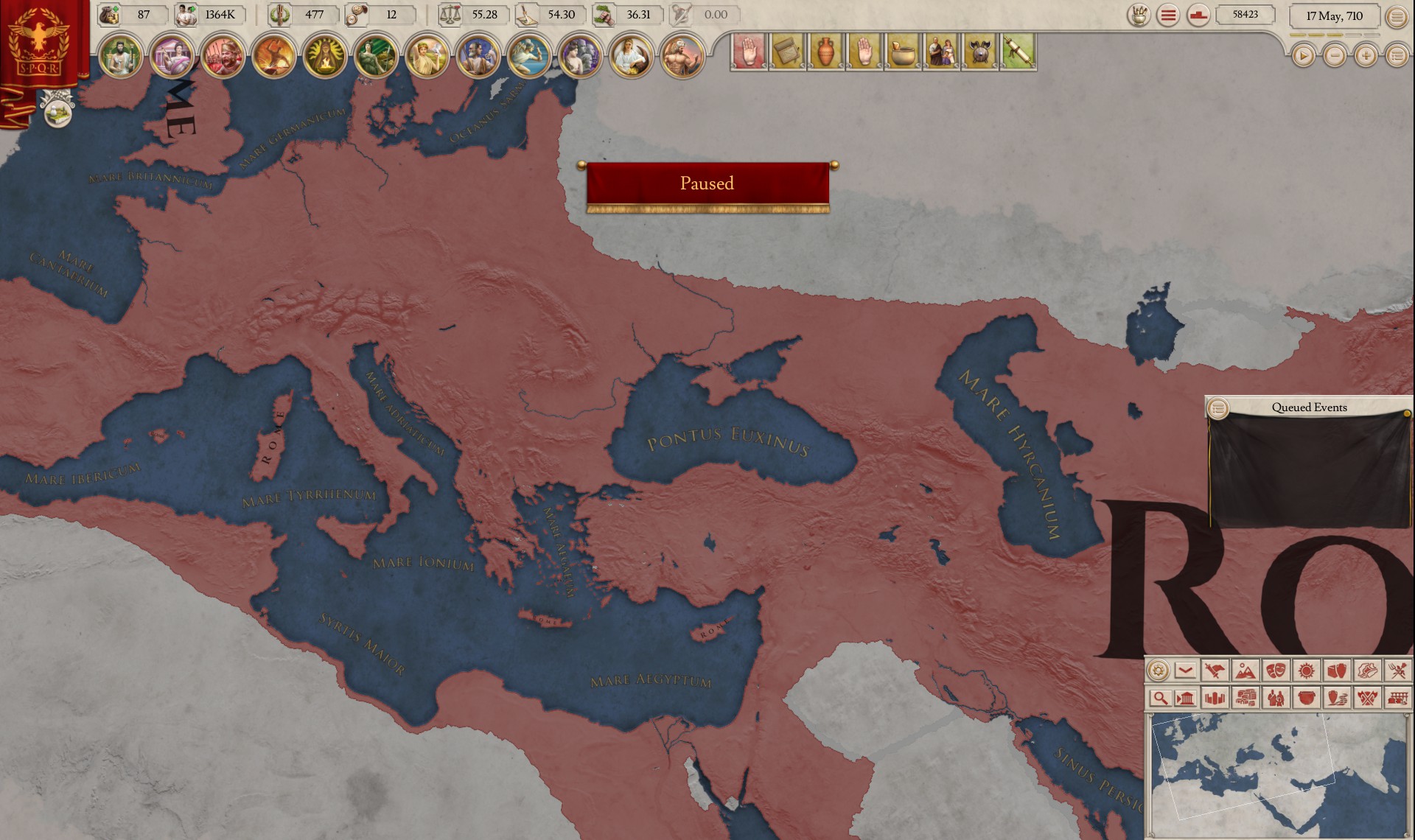Viewport: 1415px width, 840px height.
Task: Expand the map mode settings gear menu
Action: click(1159, 671)
